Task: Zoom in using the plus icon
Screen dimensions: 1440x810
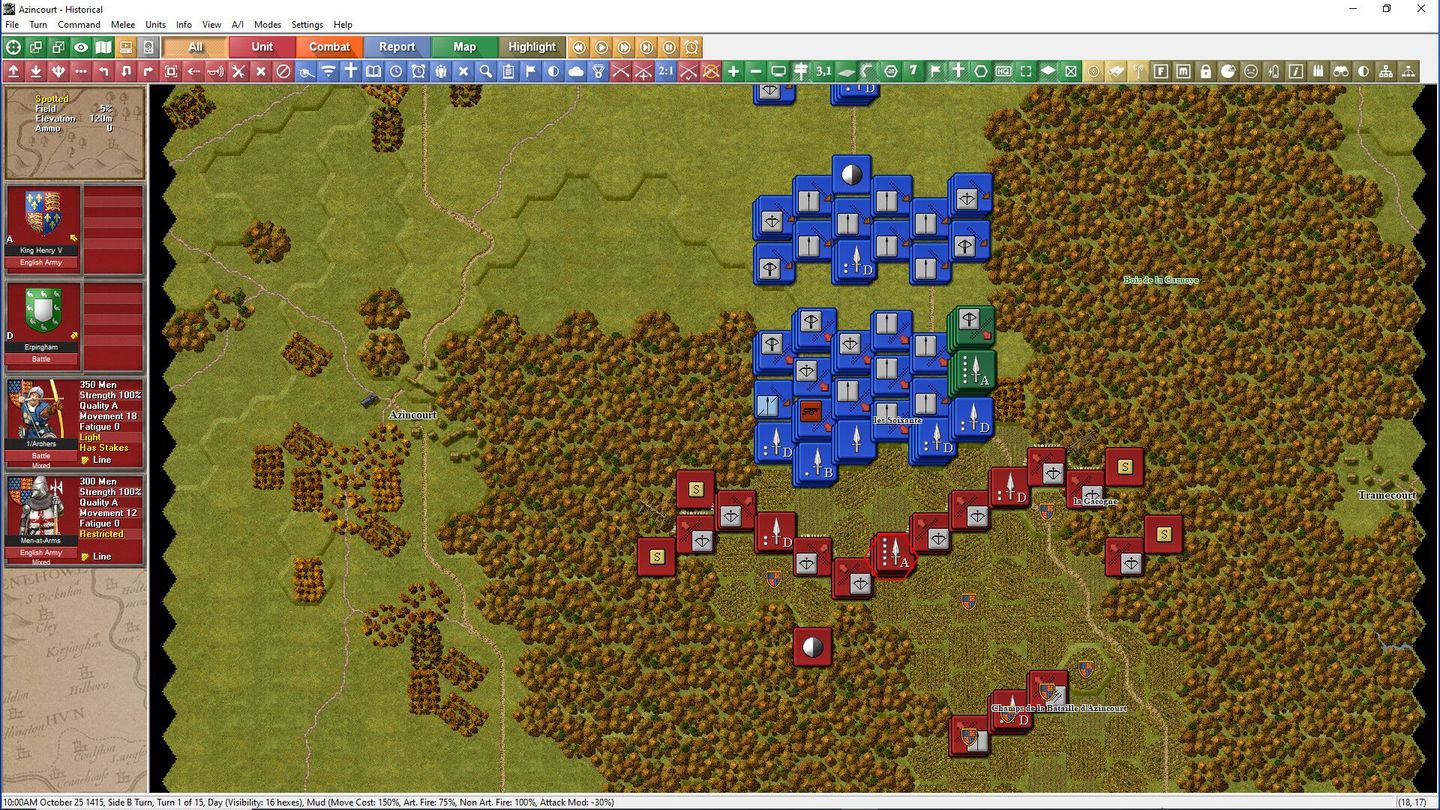Action: pyautogui.click(x=735, y=72)
